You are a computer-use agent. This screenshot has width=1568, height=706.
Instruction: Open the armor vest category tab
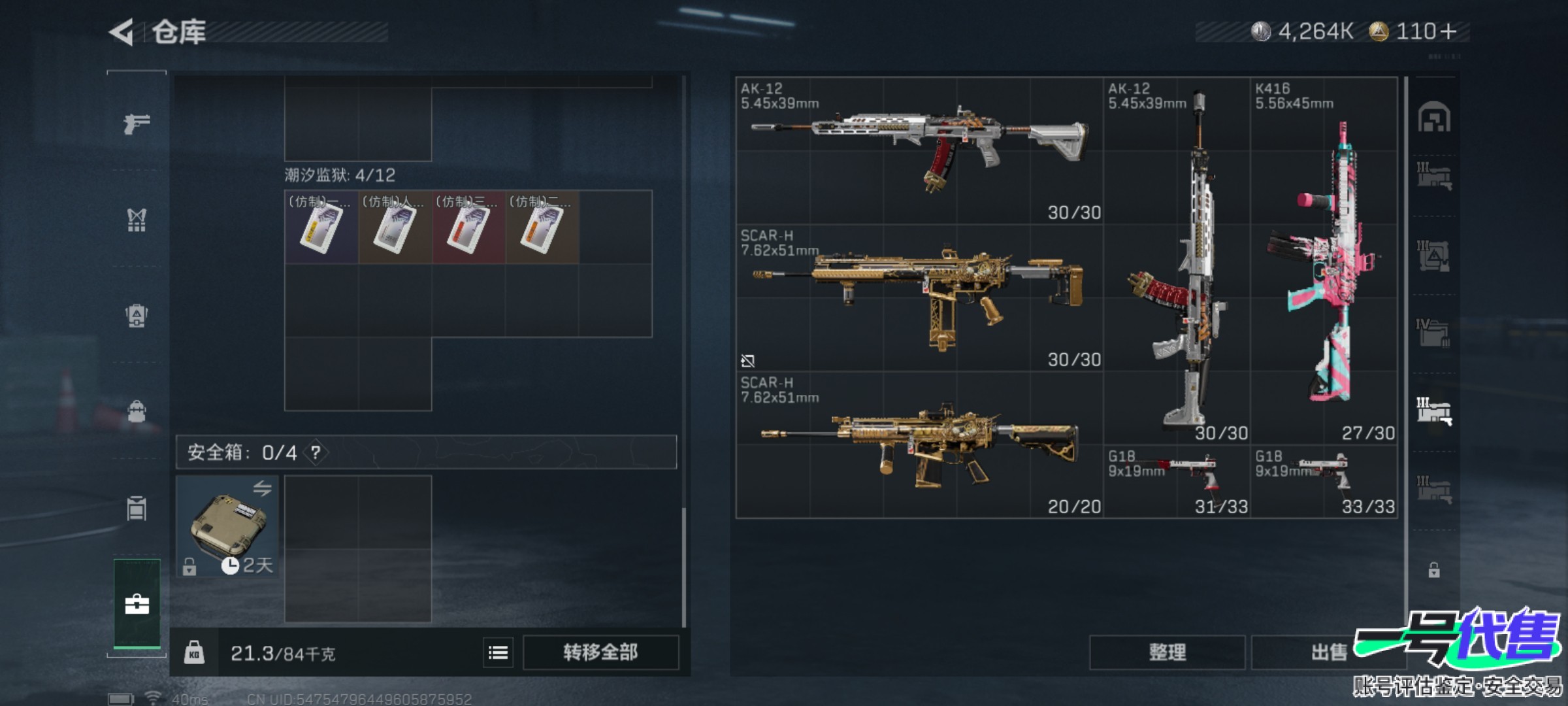tap(137, 220)
